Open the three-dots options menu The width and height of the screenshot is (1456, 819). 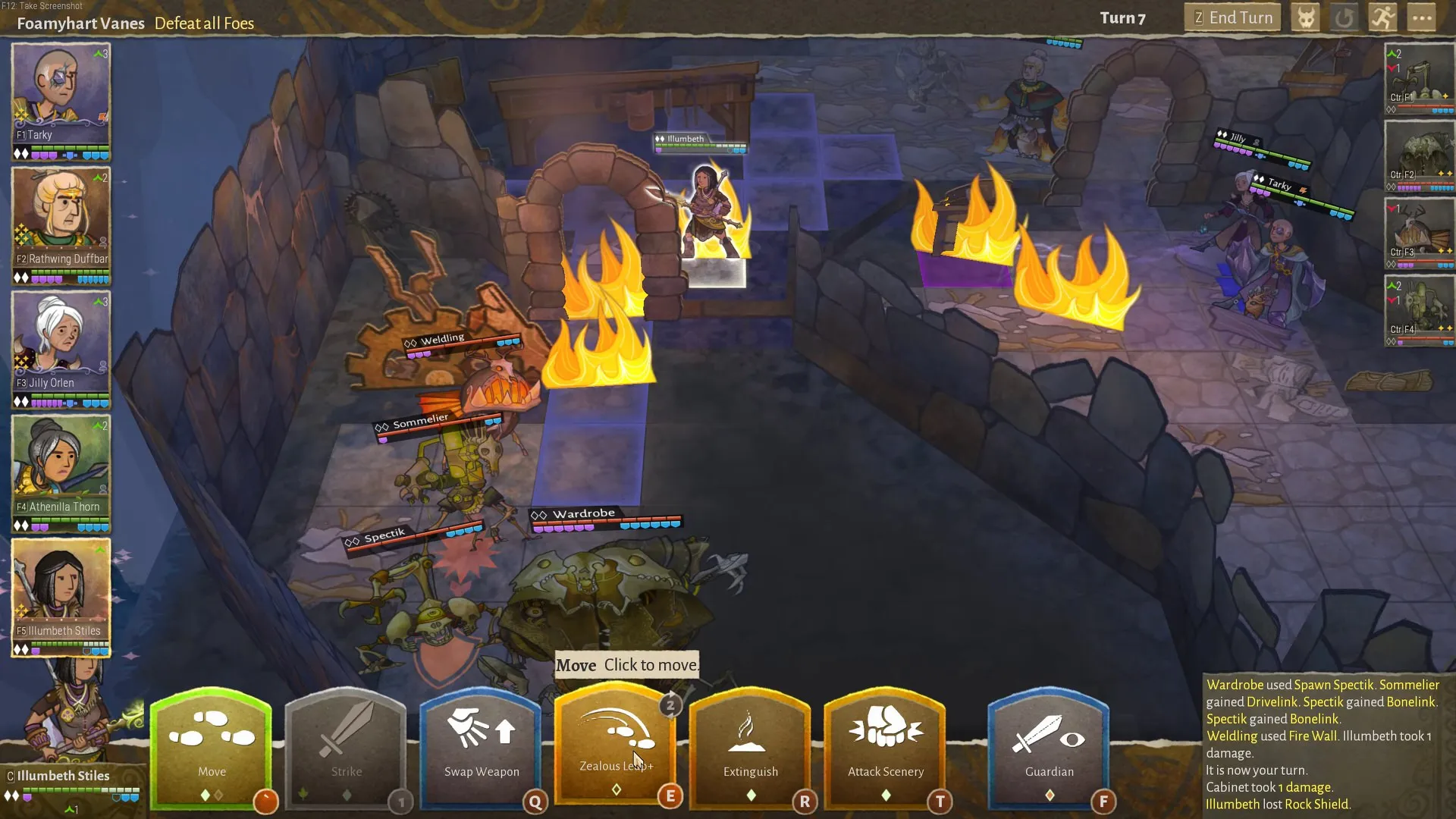tap(1422, 18)
